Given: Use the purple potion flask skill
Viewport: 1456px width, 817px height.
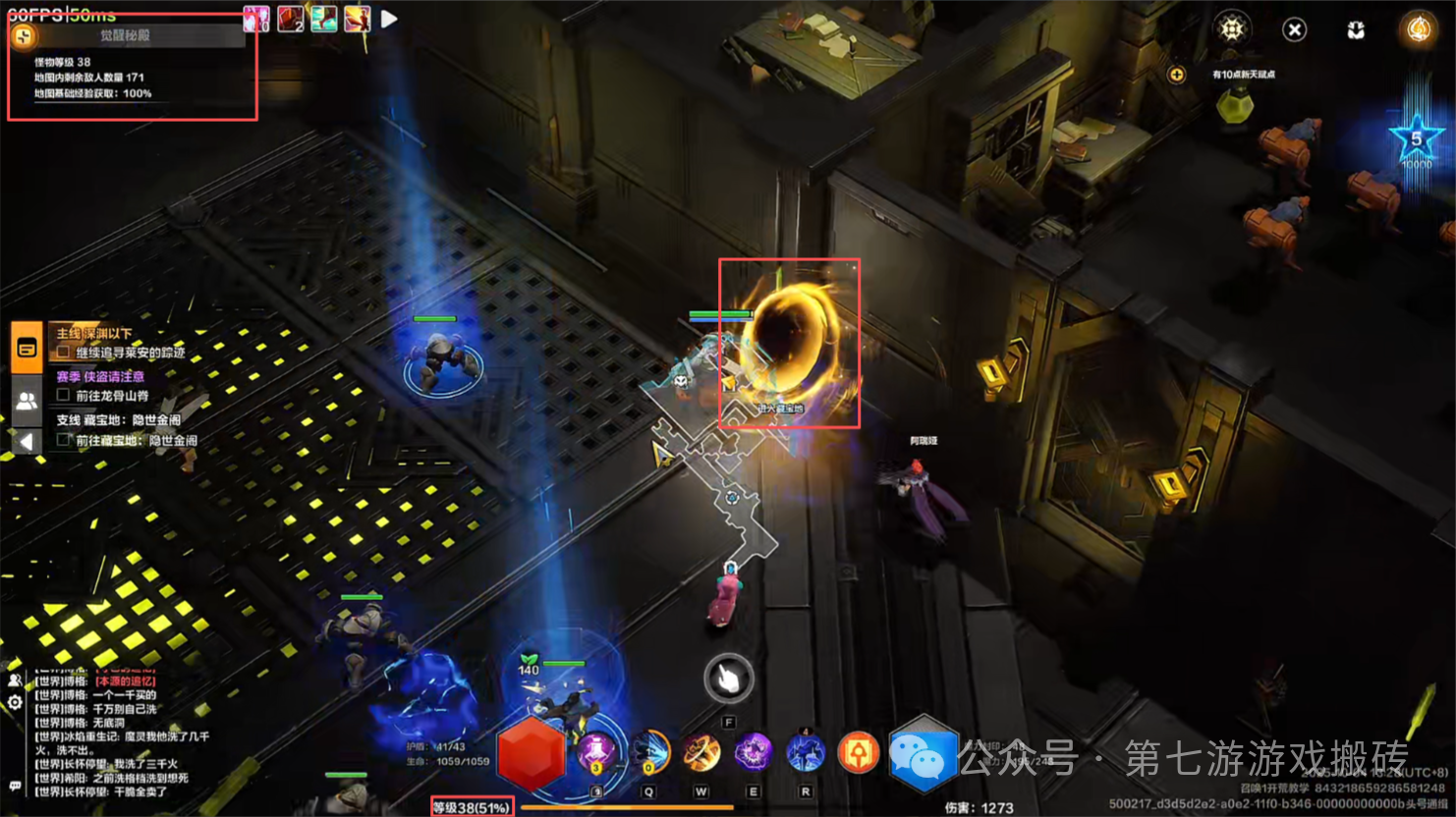Looking at the screenshot, I should (596, 753).
